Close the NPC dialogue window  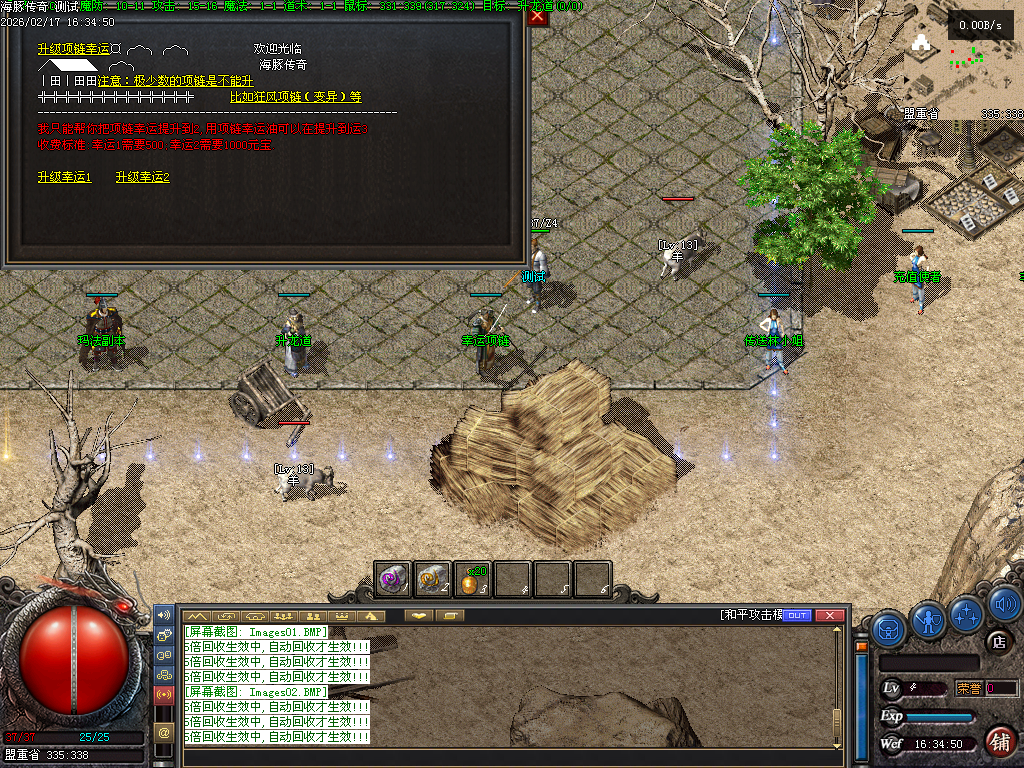tap(538, 17)
